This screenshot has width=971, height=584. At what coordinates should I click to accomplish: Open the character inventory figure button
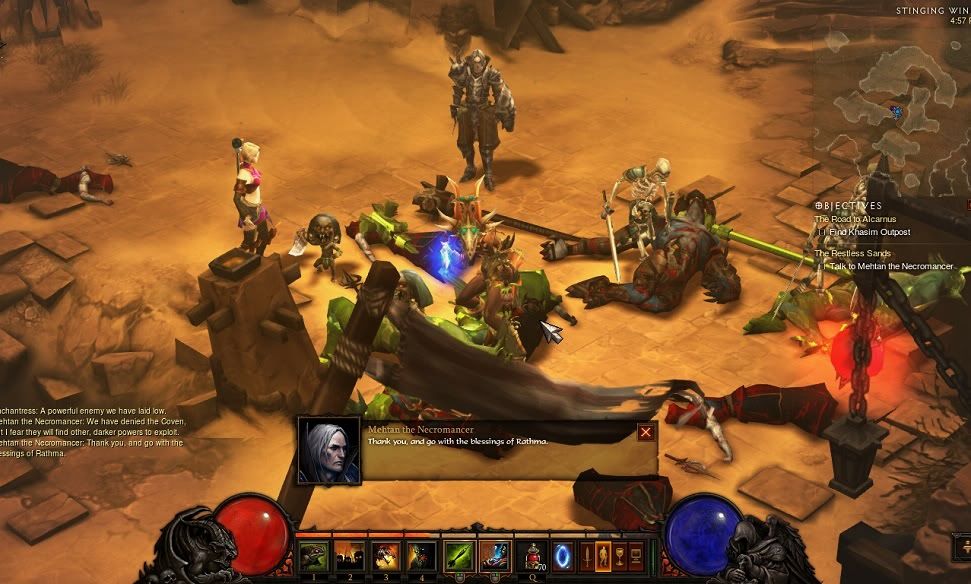coord(603,556)
